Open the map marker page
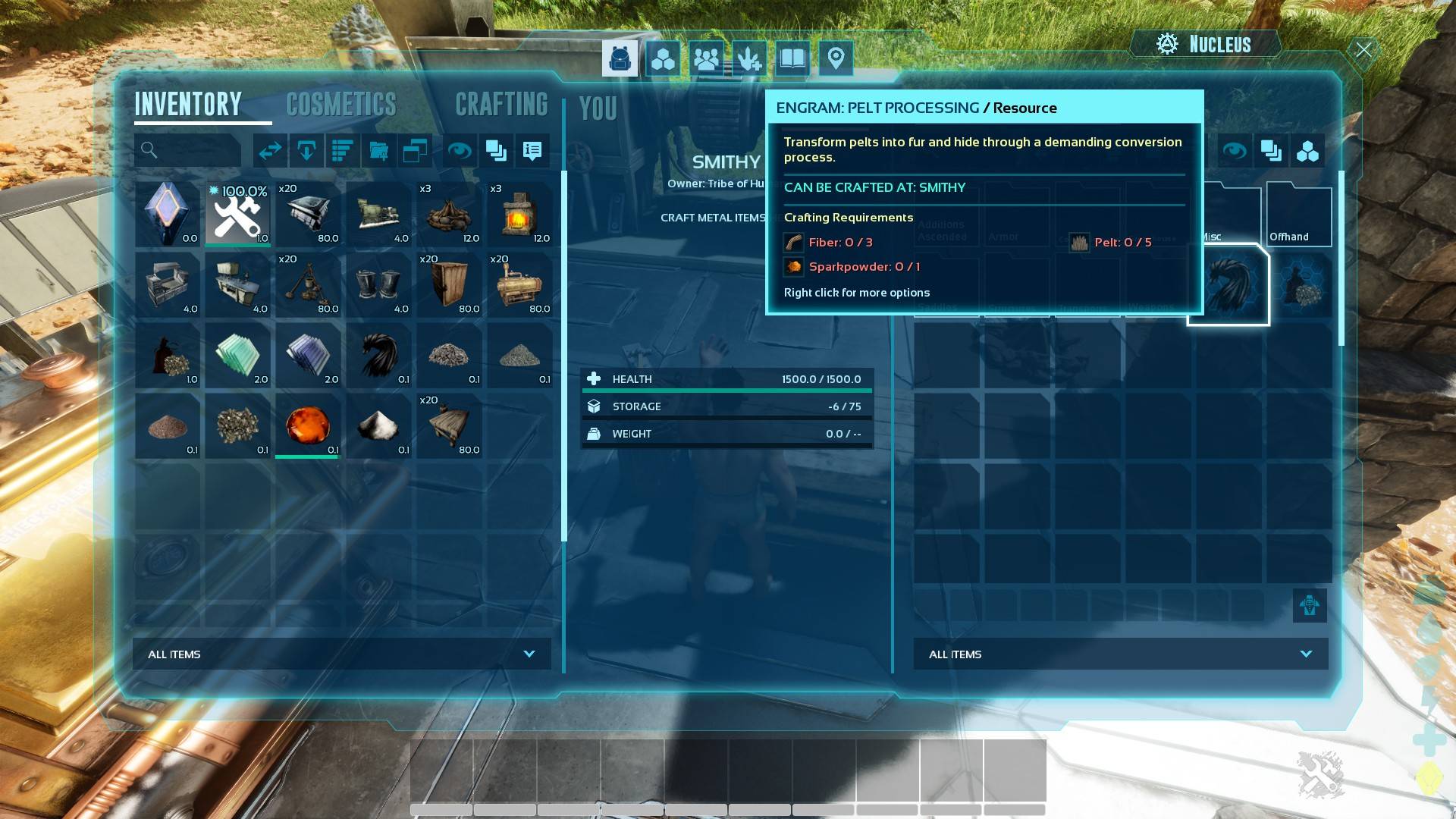1456x819 pixels. click(836, 58)
